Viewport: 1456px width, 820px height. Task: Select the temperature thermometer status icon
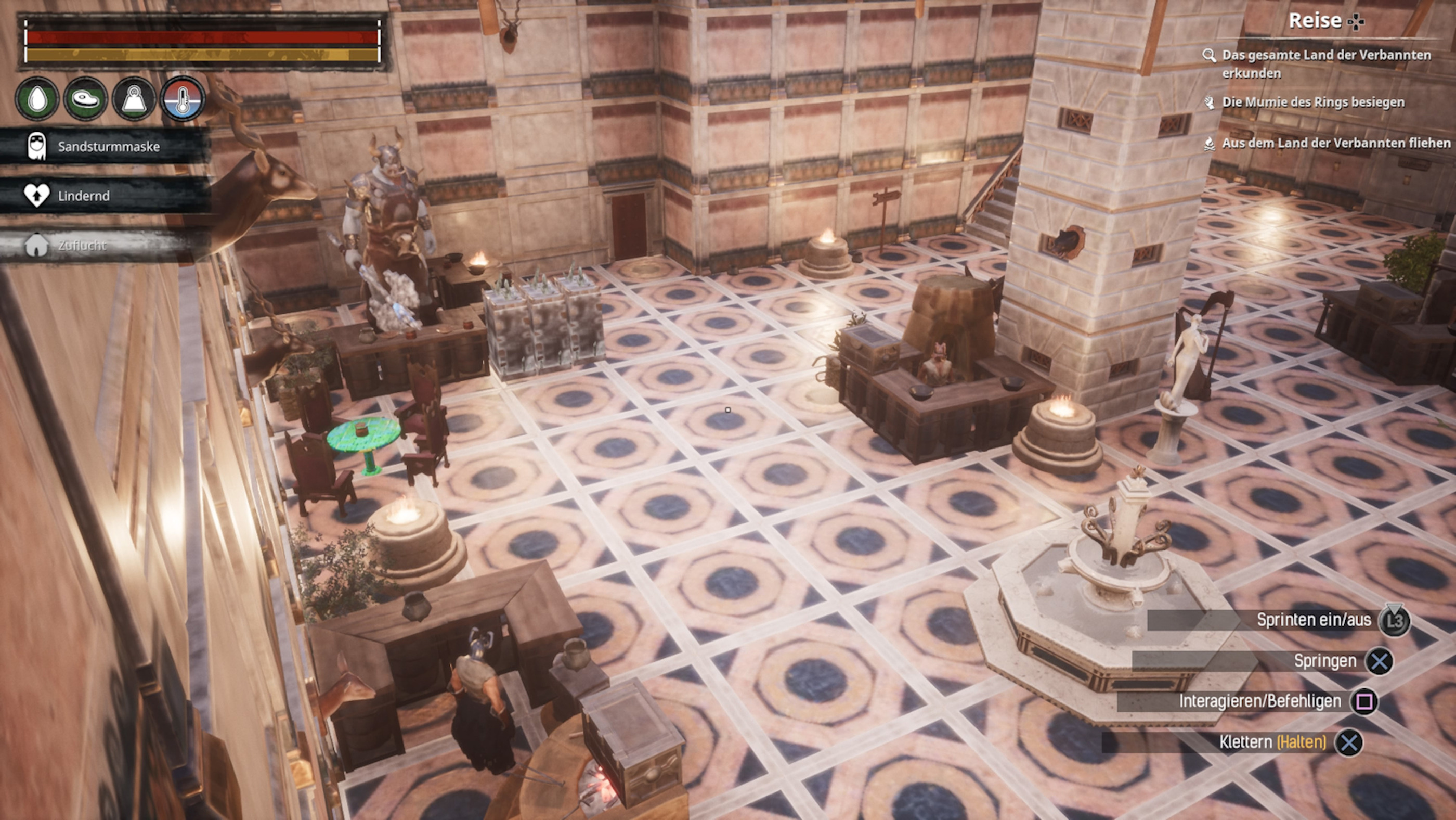183,99
